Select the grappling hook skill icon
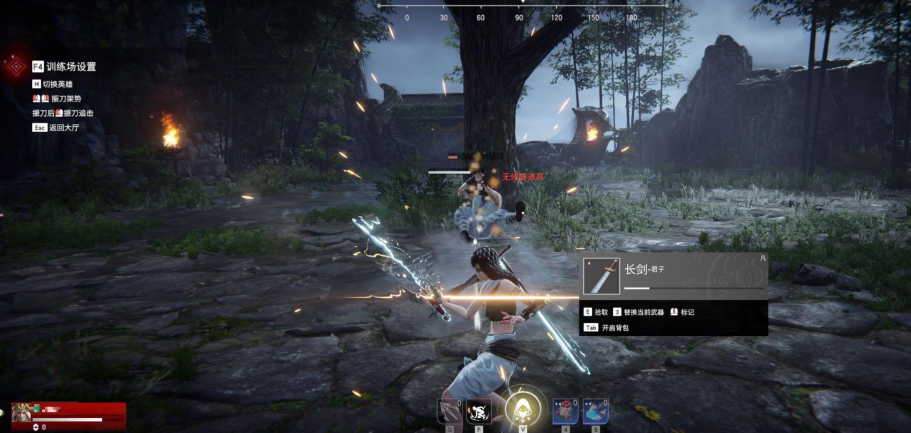 [x=449, y=411]
